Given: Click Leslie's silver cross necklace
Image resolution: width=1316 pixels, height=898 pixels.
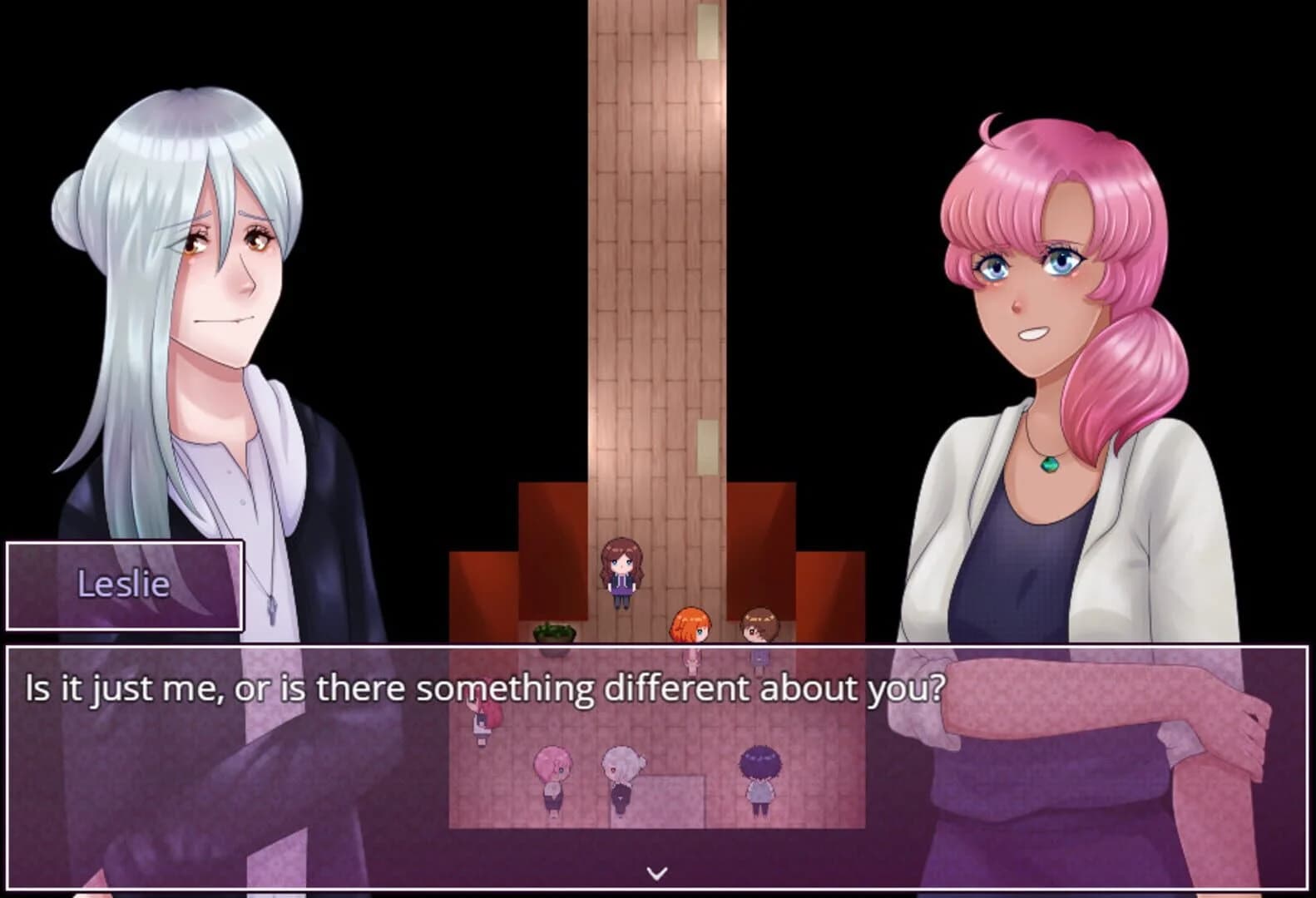Looking at the screenshot, I should coord(271,609).
